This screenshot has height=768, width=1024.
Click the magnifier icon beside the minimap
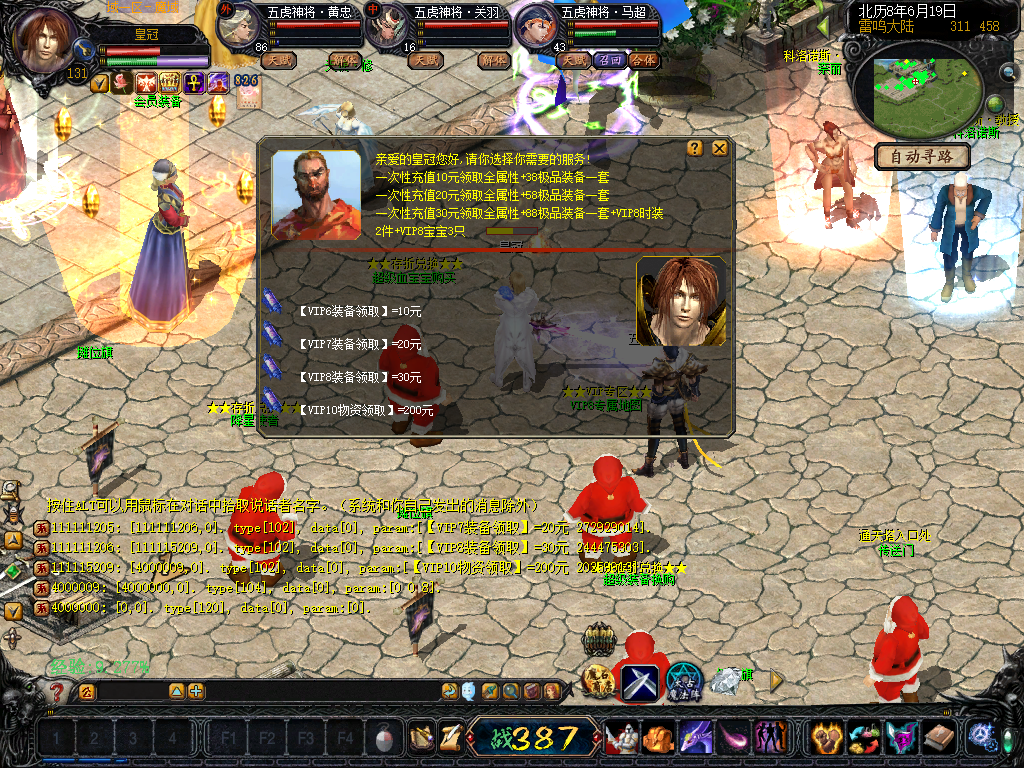click(1008, 72)
